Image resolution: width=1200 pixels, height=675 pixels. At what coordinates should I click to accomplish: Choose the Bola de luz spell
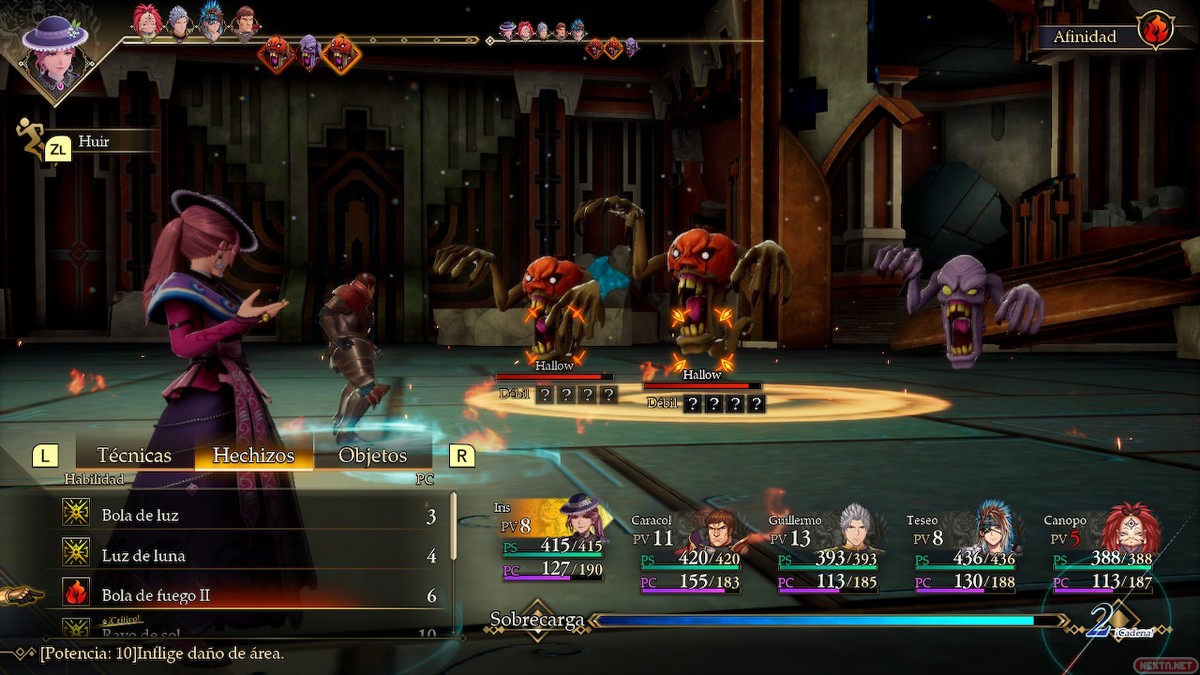point(250,515)
